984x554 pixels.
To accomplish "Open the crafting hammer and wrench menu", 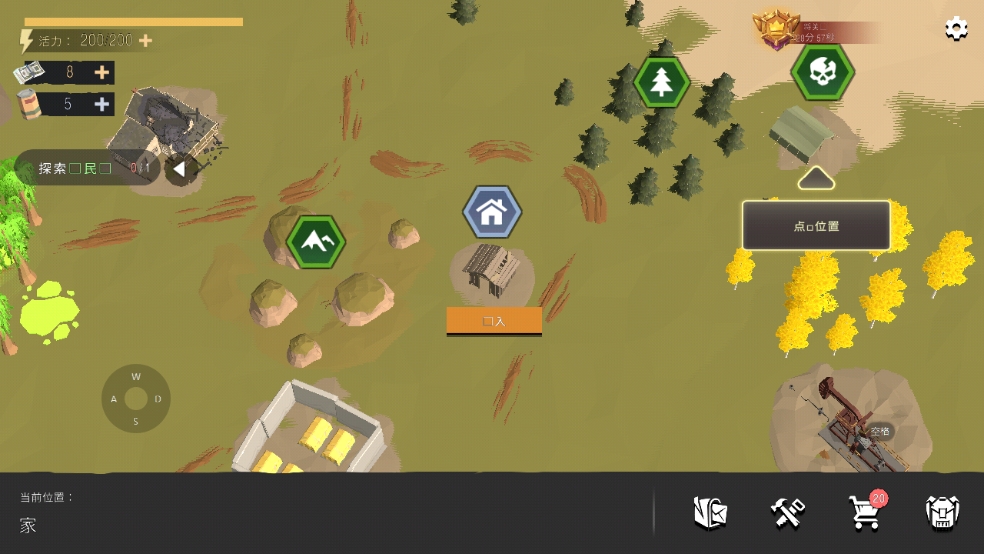I will pos(788,513).
